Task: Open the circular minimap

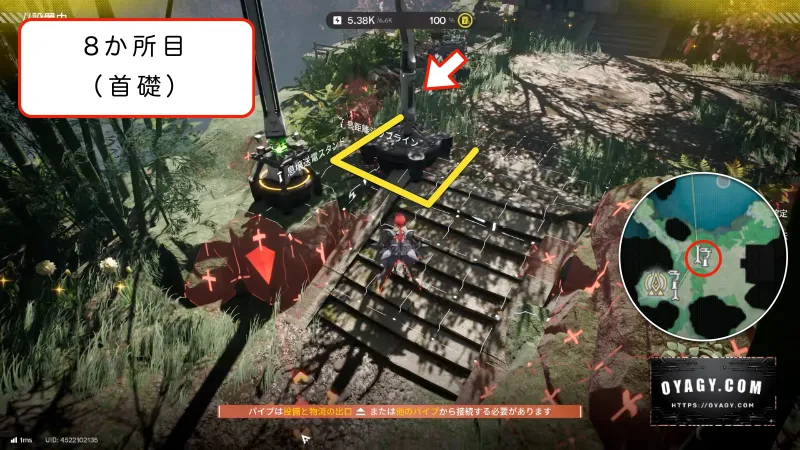Action: pos(705,259)
